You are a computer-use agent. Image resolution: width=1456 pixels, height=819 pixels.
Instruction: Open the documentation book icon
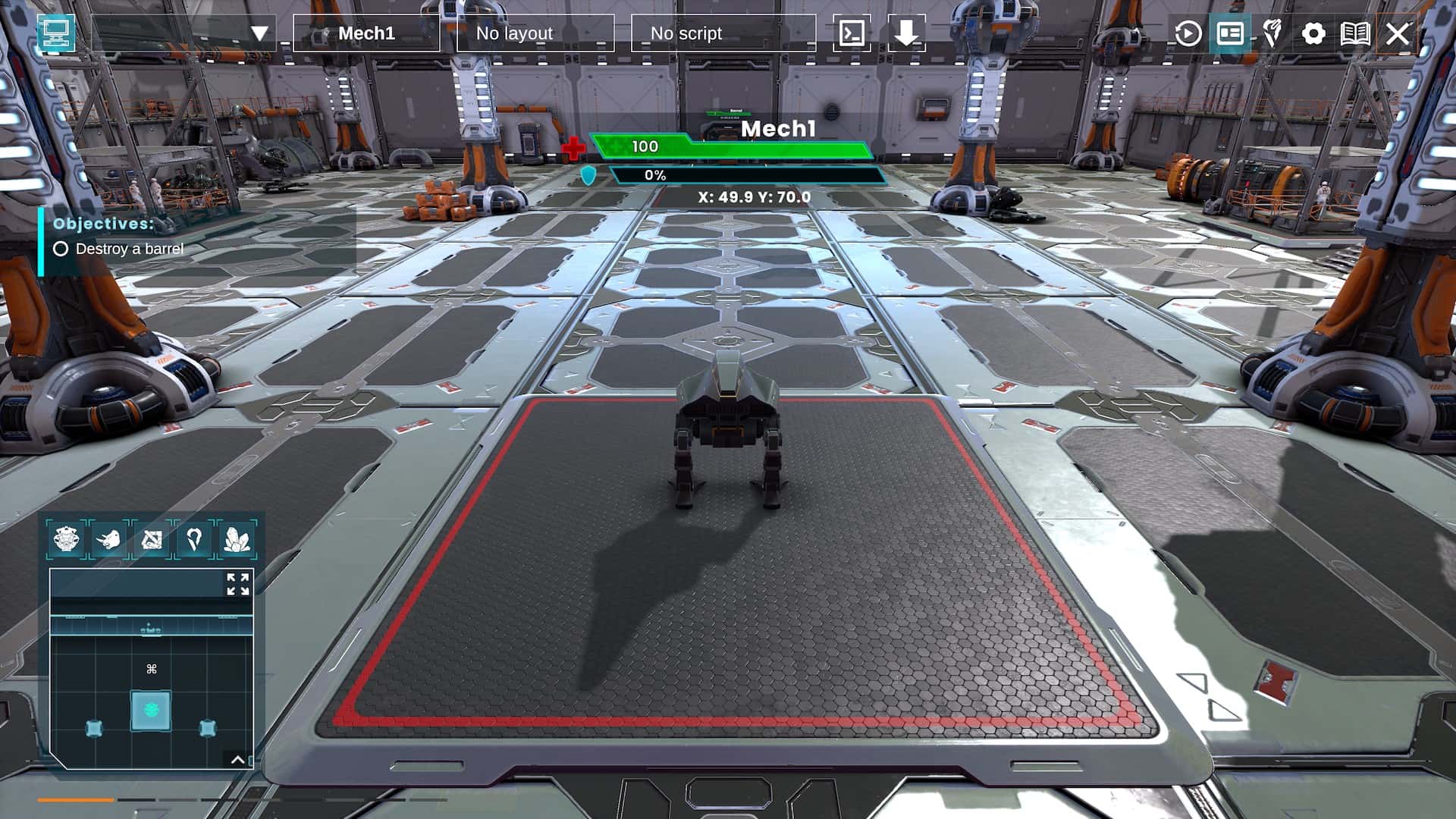(x=1356, y=33)
